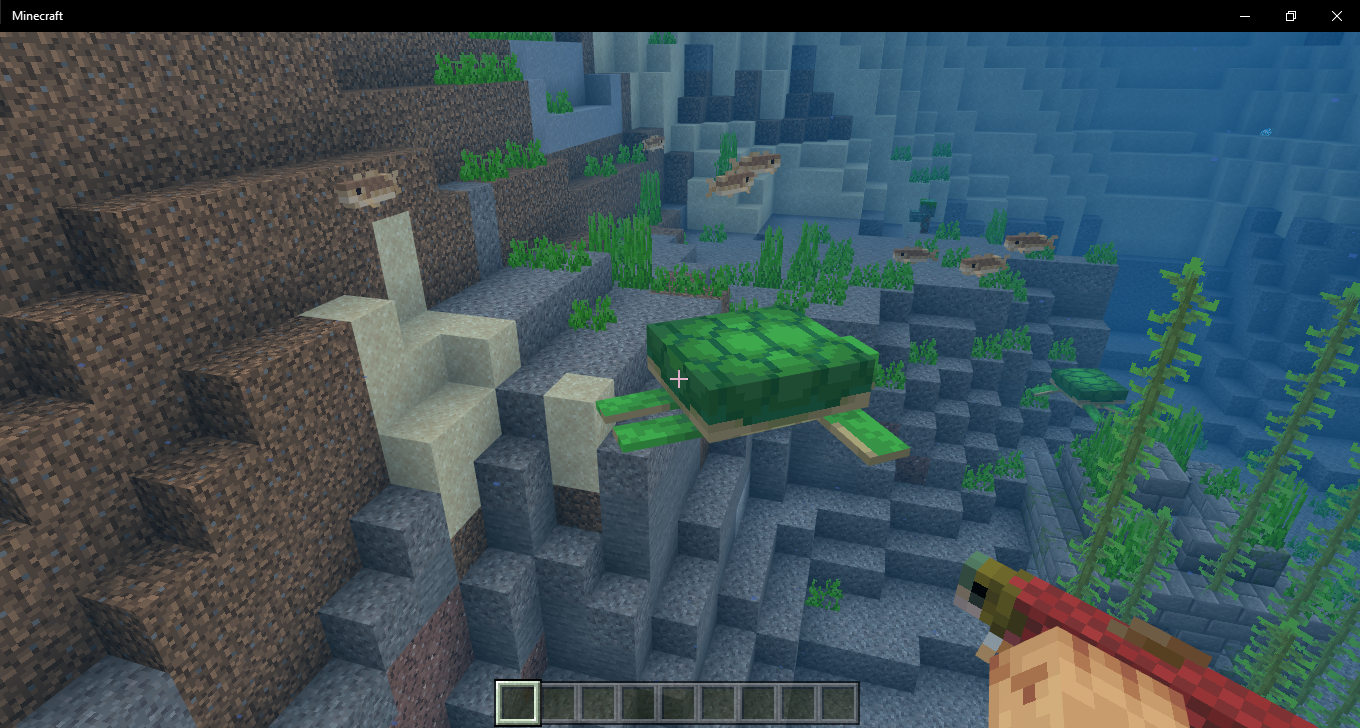Close the Minecraft window
This screenshot has width=1360, height=728.
(x=1336, y=16)
